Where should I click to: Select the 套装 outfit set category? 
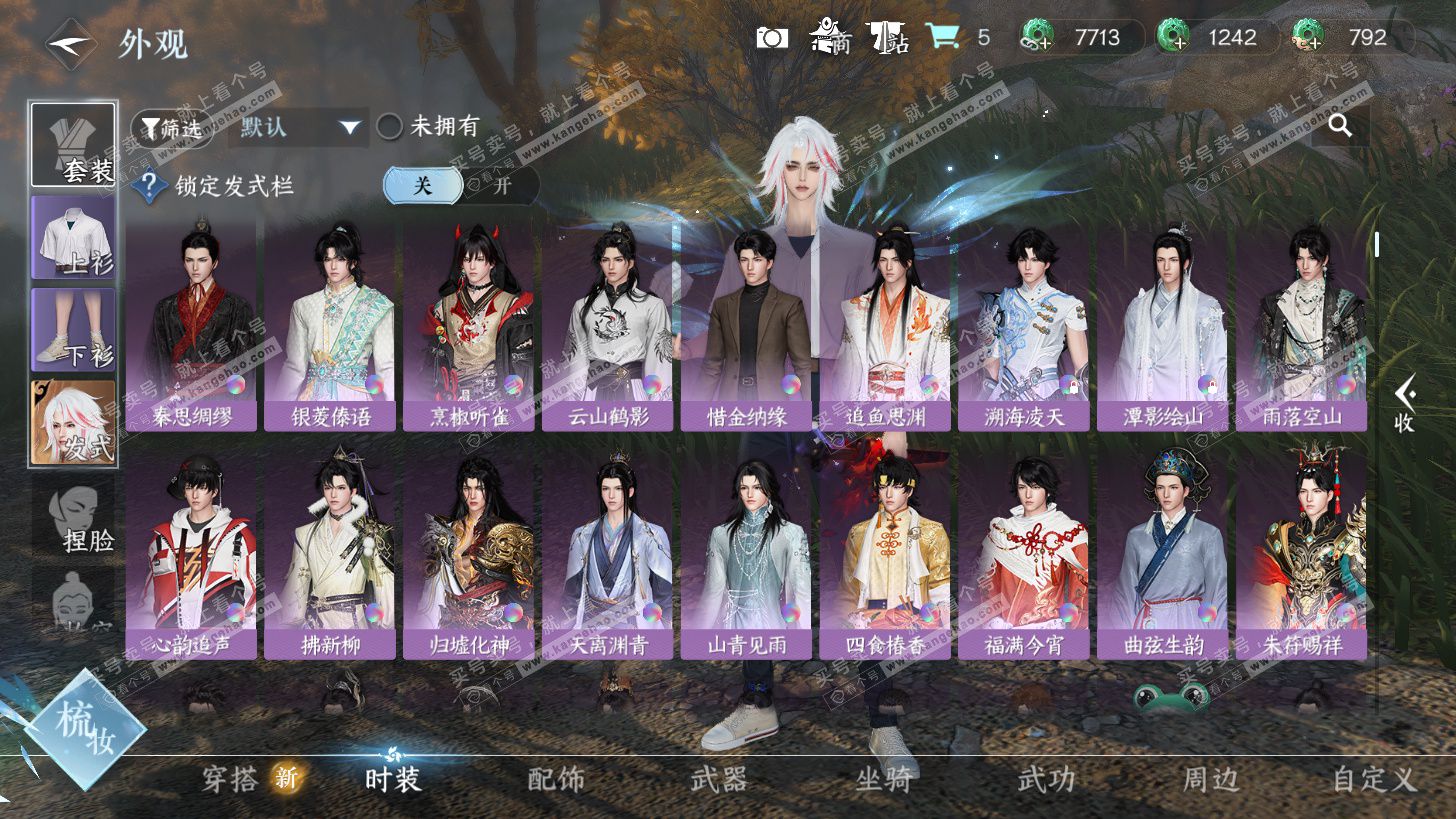(73, 144)
